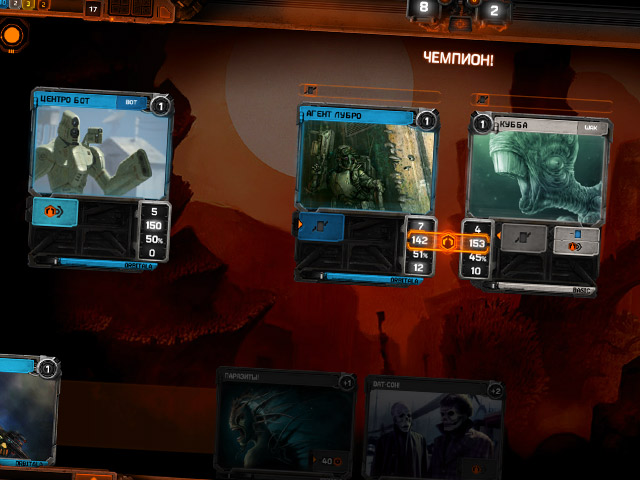Click Кубба's grey ability slot
The image size is (640, 480).
(523, 238)
